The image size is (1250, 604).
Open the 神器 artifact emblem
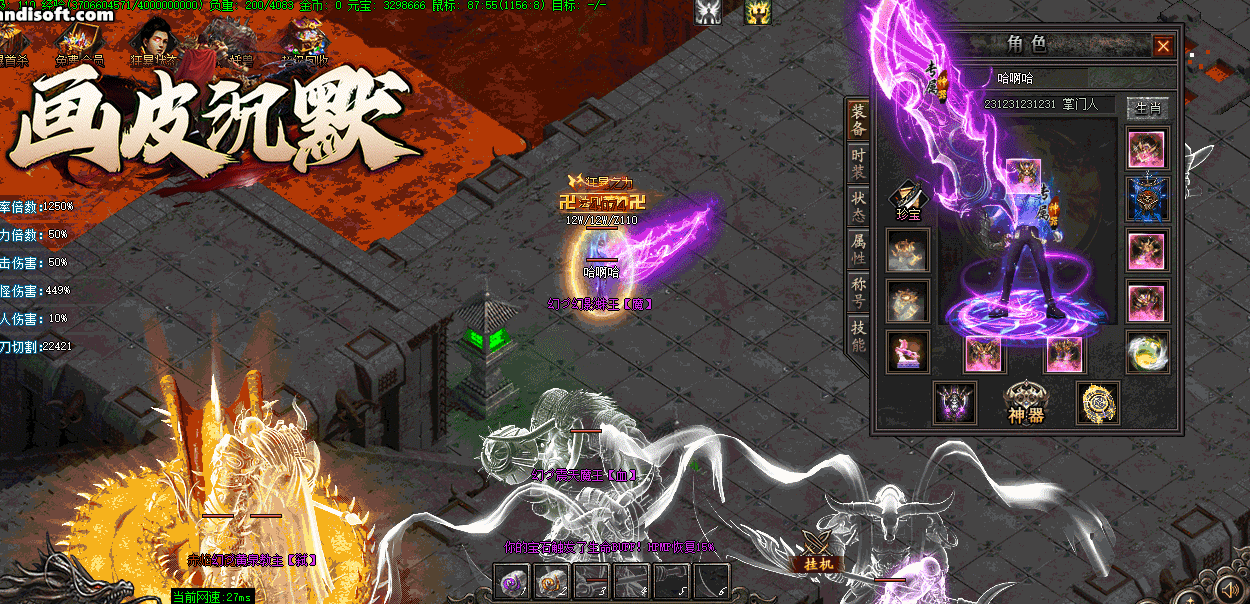click(1026, 401)
